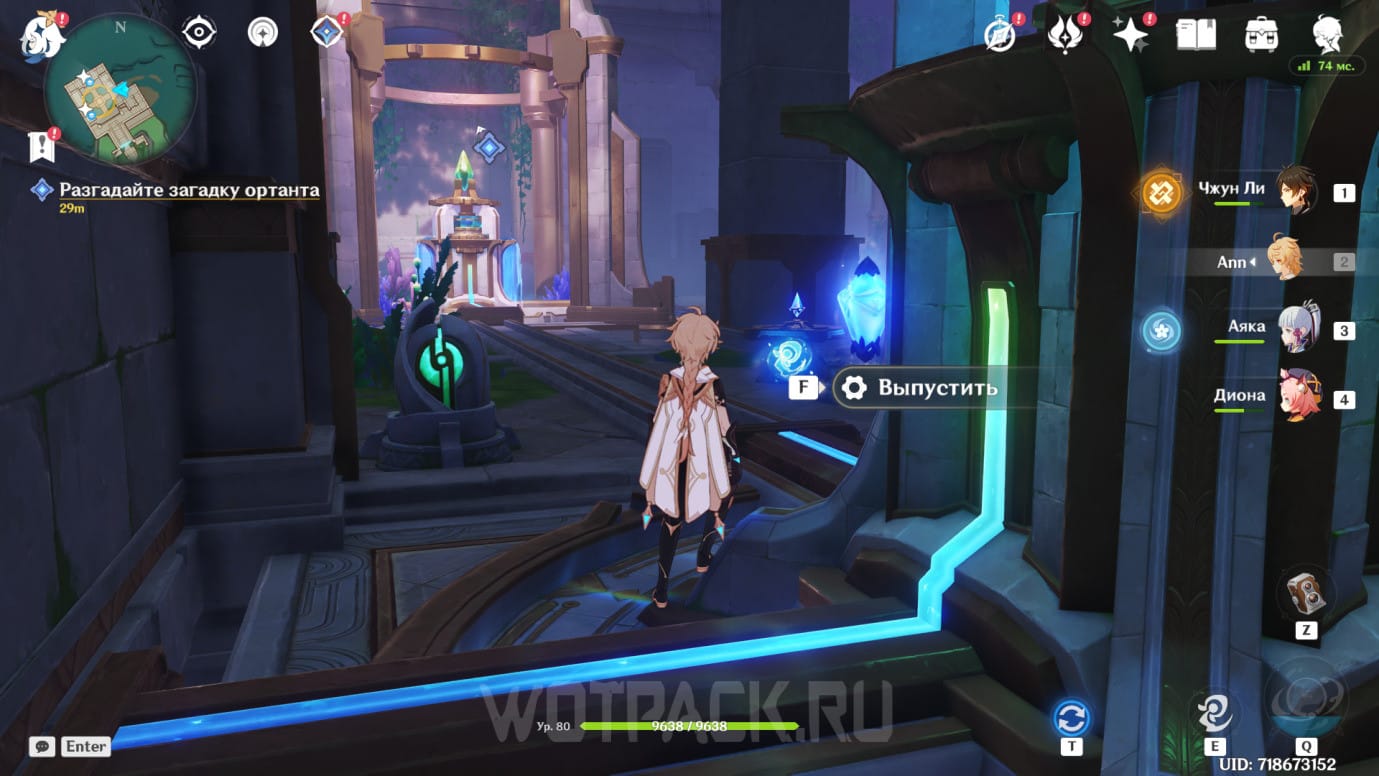Open the adventurer compass icon with alert
This screenshot has width=1379, height=776.
pyautogui.click(x=1001, y=35)
